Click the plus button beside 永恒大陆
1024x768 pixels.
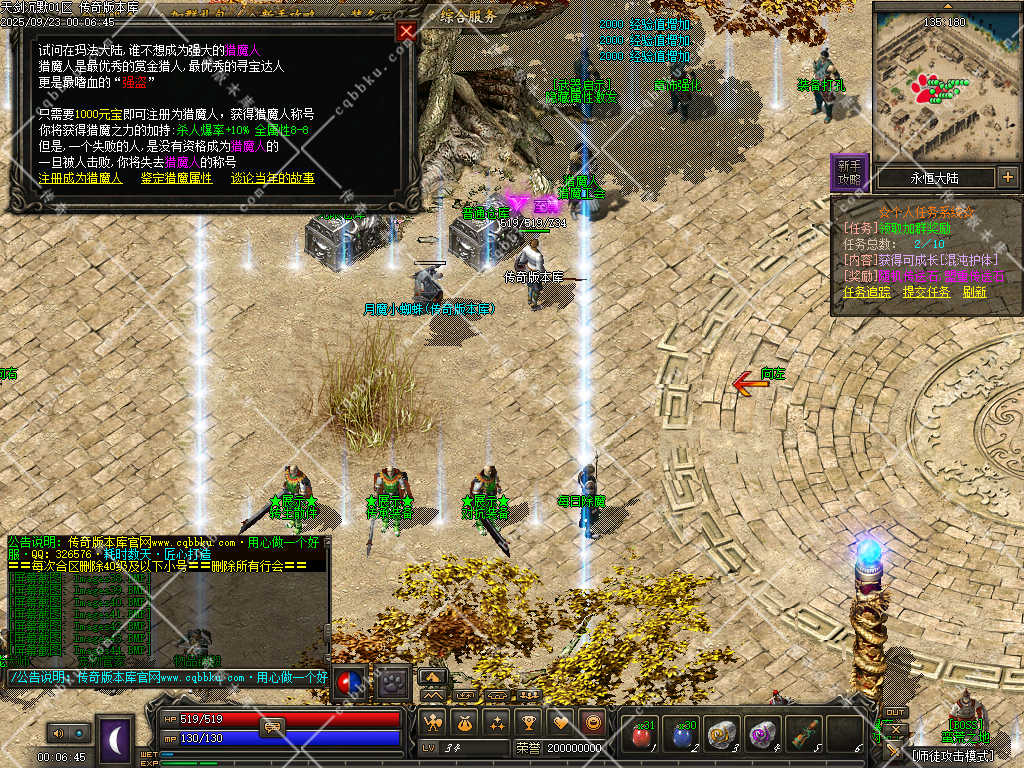click(x=1007, y=178)
